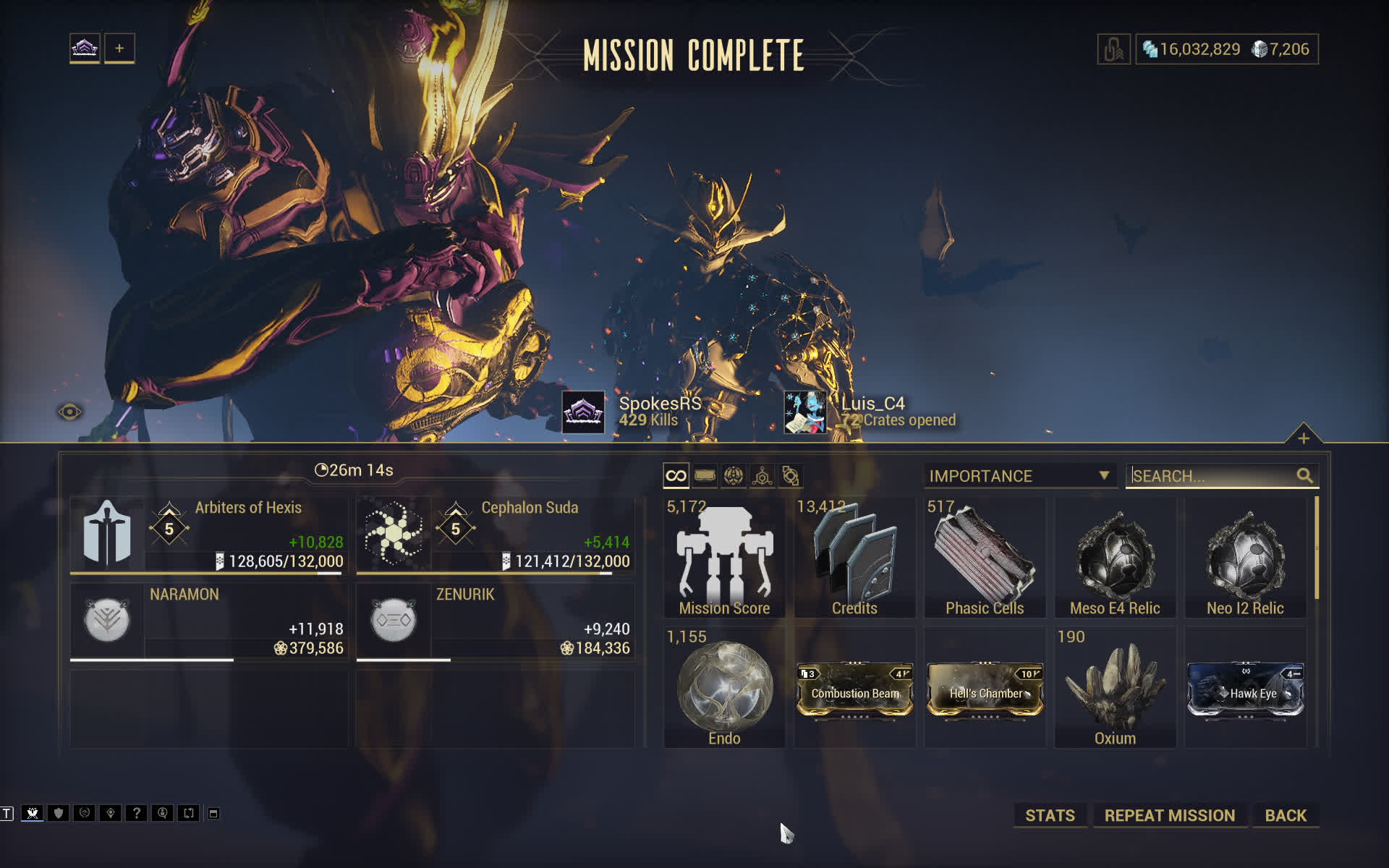Click SpokesRS player avatar

(x=583, y=412)
